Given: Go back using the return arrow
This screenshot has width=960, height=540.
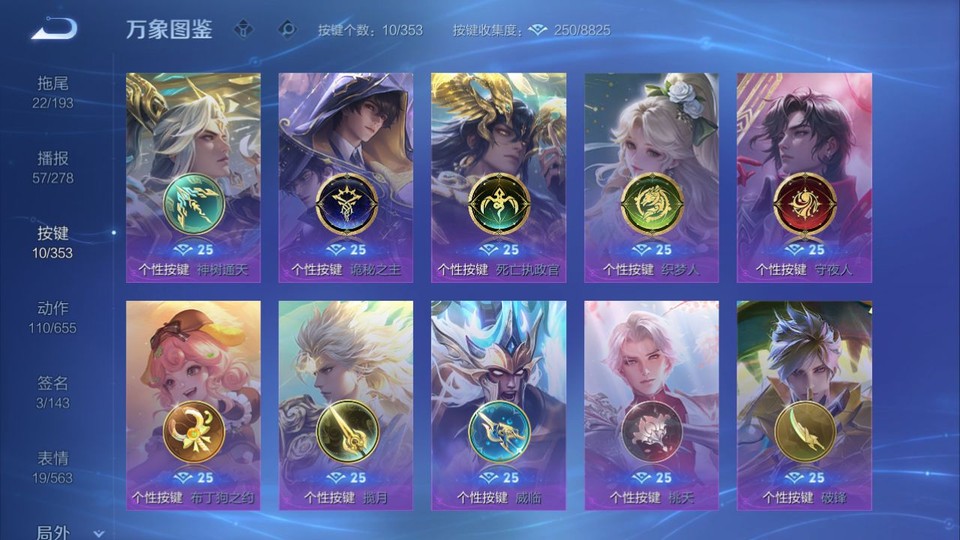Looking at the screenshot, I should pyautogui.click(x=54, y=29).
